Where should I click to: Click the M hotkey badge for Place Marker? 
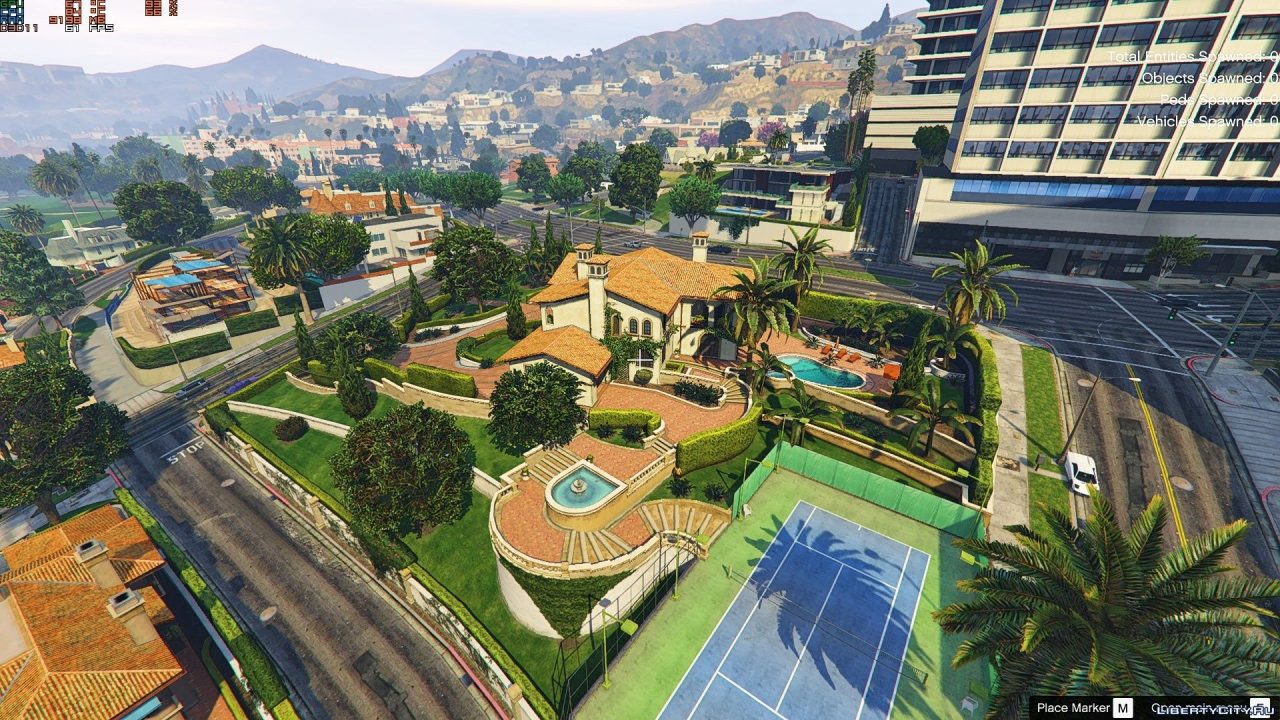(1123, 707)
